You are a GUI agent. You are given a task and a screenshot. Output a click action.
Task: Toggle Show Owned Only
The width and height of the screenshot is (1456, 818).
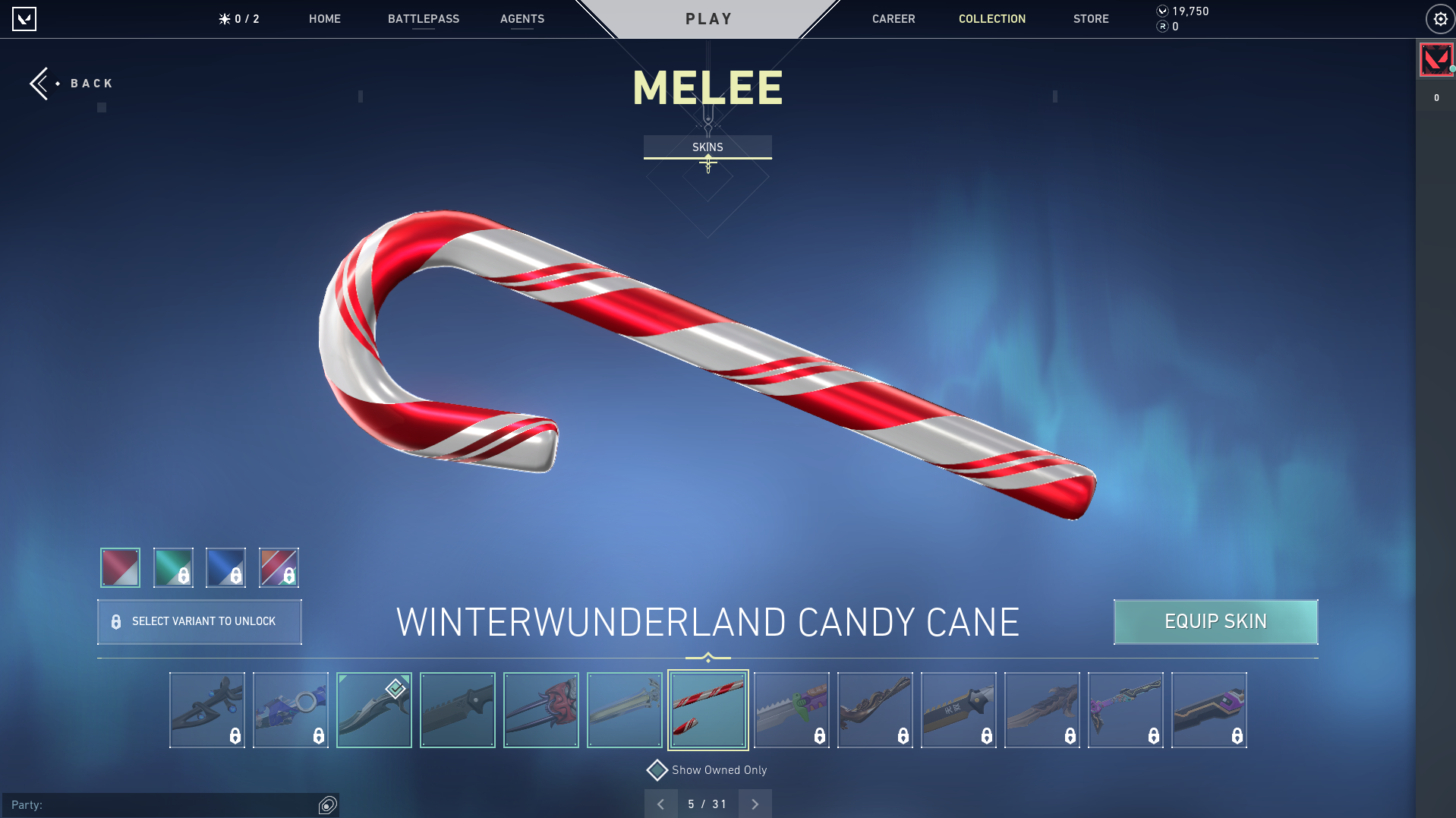click(657, 770)
